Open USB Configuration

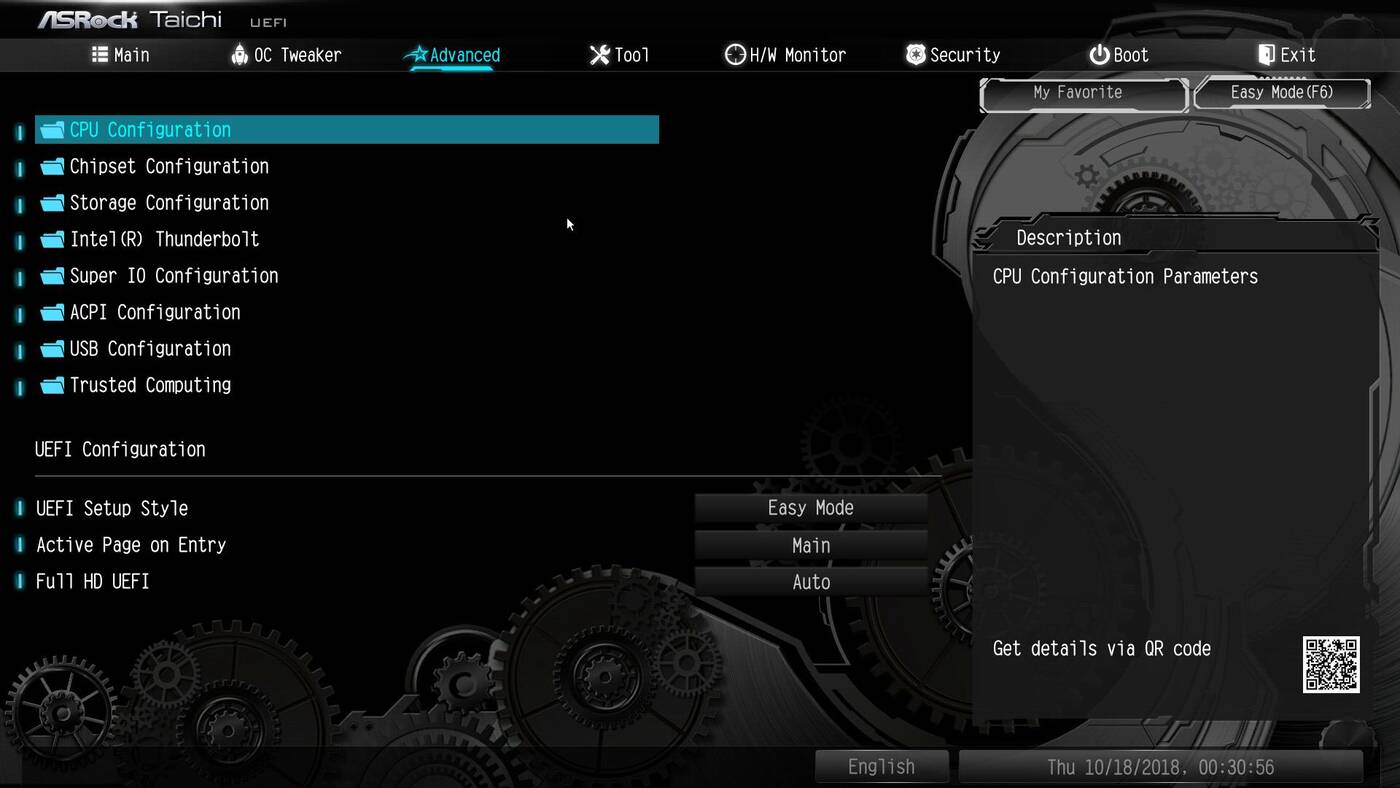point(150,349)
